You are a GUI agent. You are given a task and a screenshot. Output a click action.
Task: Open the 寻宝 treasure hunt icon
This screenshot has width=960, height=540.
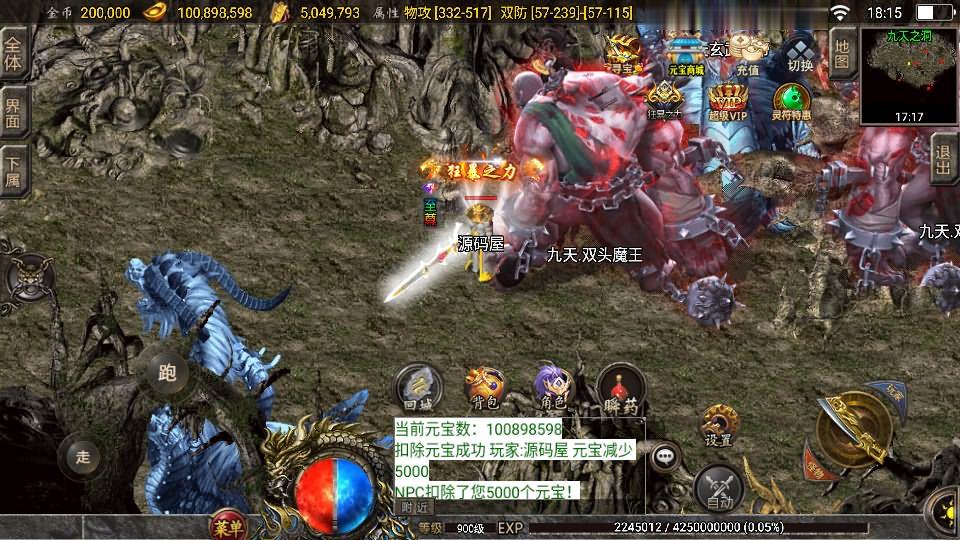coord(625,53)
